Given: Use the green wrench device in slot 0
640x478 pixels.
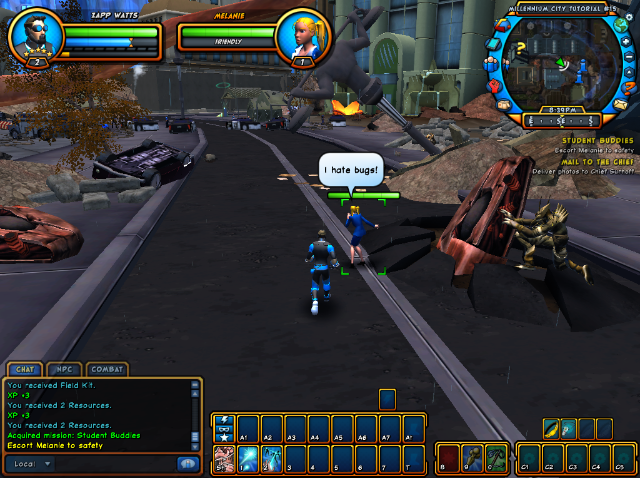Looking at the screenshot, I should tap(497, 459).
